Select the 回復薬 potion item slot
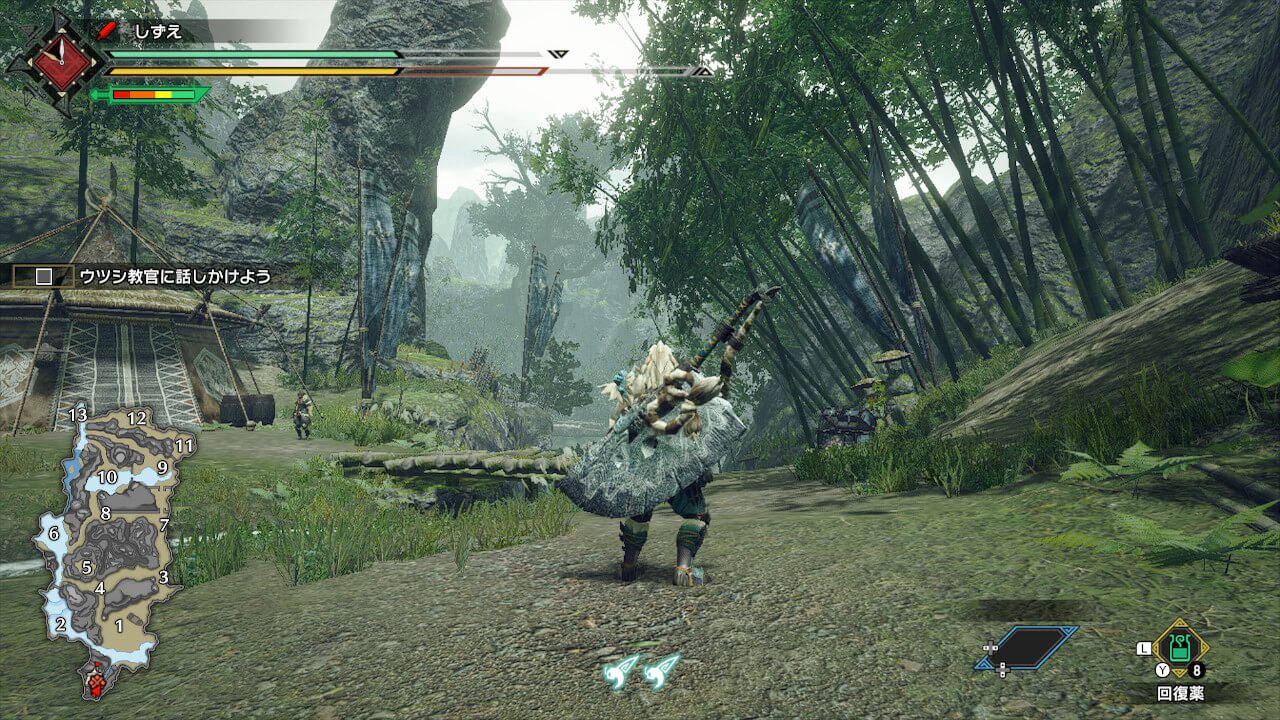 (x=1180, y=649)
